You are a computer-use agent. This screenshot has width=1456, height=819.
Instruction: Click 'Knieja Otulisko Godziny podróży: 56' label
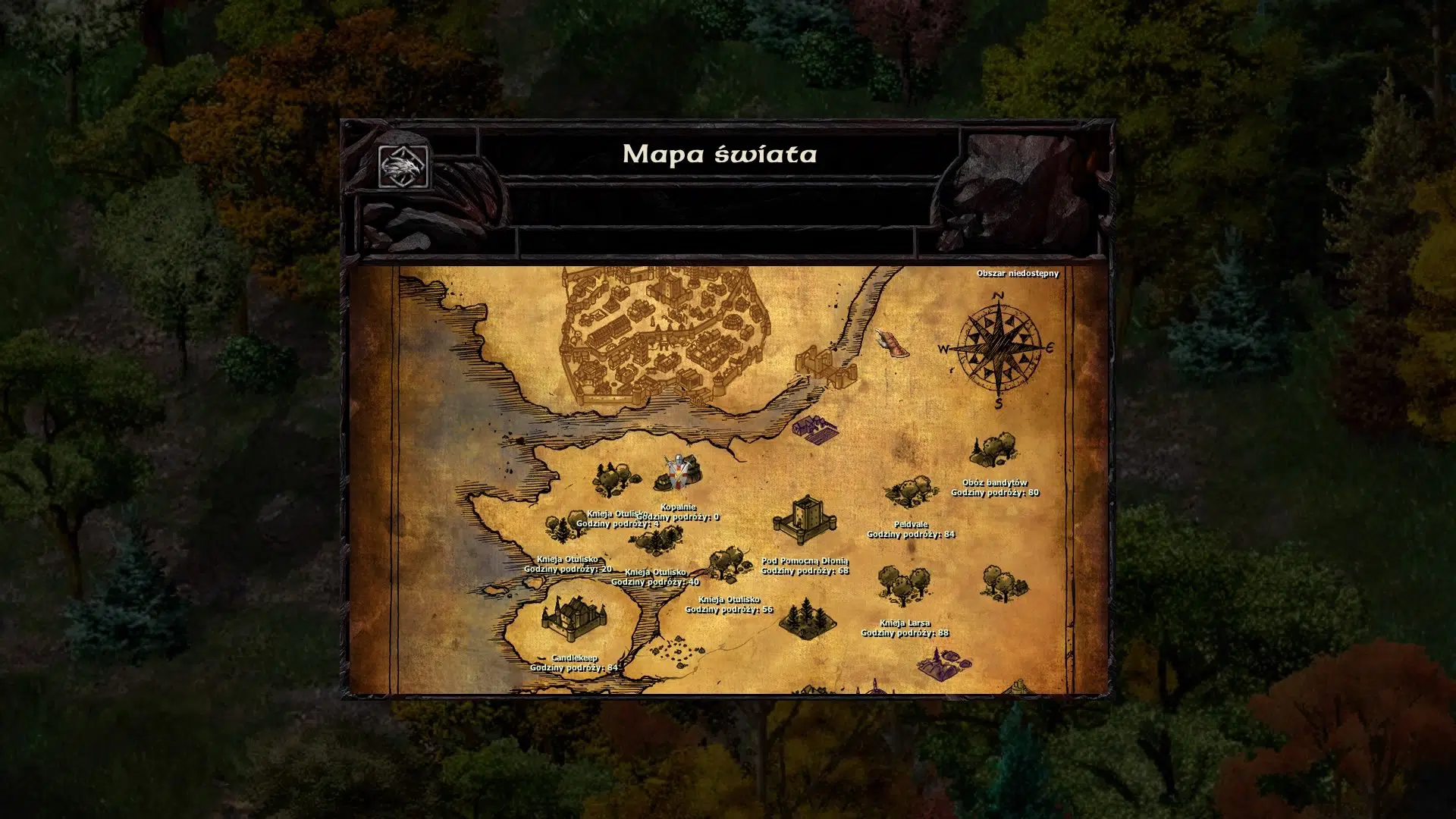coord(730,604)
